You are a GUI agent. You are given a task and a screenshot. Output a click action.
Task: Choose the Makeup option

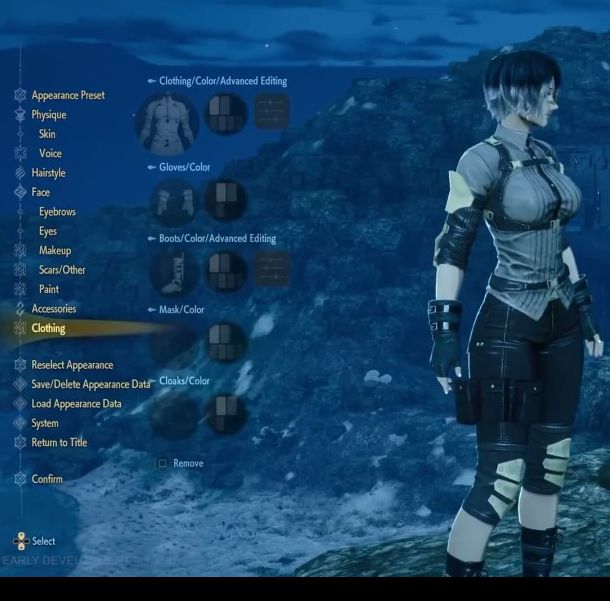pyautogui.click(x=55, y=250)
